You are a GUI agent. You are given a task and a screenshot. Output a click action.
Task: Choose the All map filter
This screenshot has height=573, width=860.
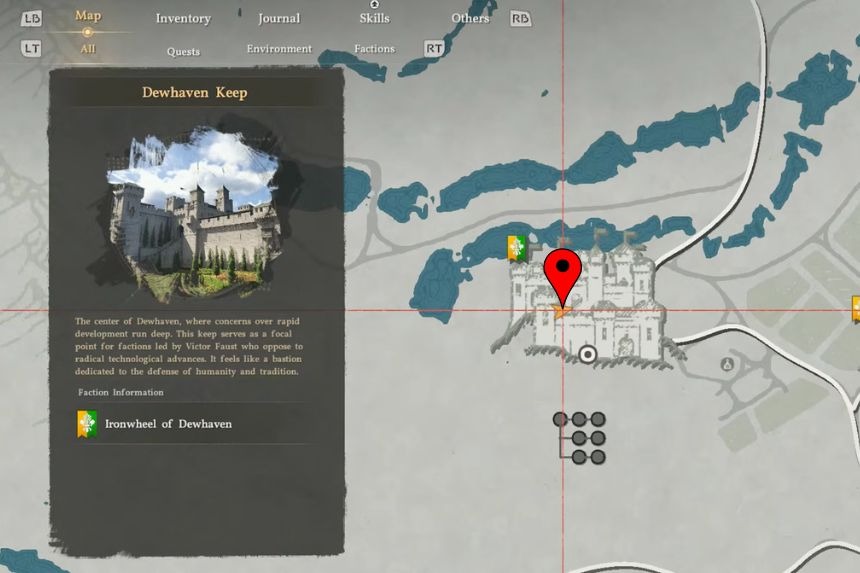click(x=88, y=48)
